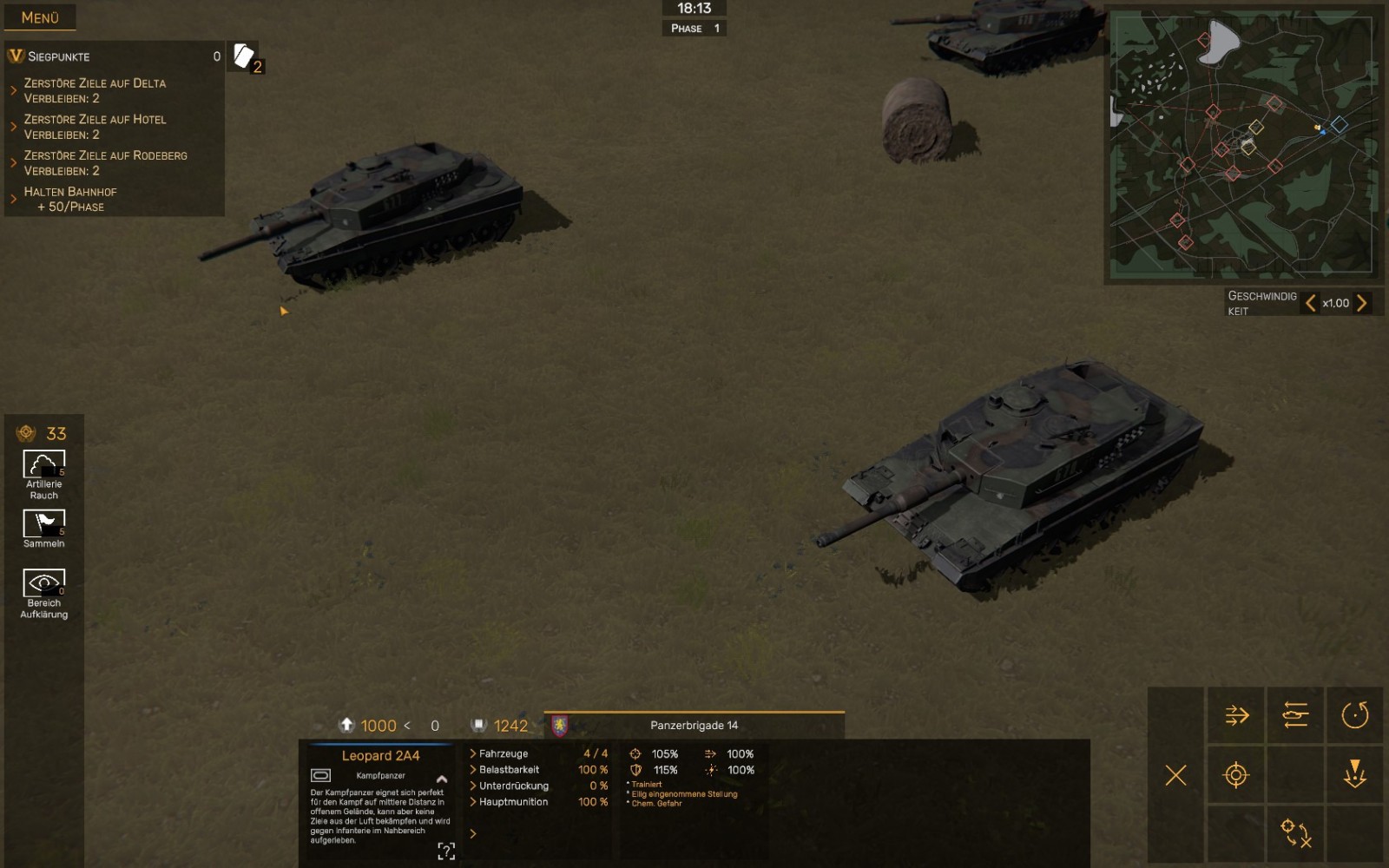Increase game speed with the right arrow
The image size is (1389, 868).
(1361, 303)
